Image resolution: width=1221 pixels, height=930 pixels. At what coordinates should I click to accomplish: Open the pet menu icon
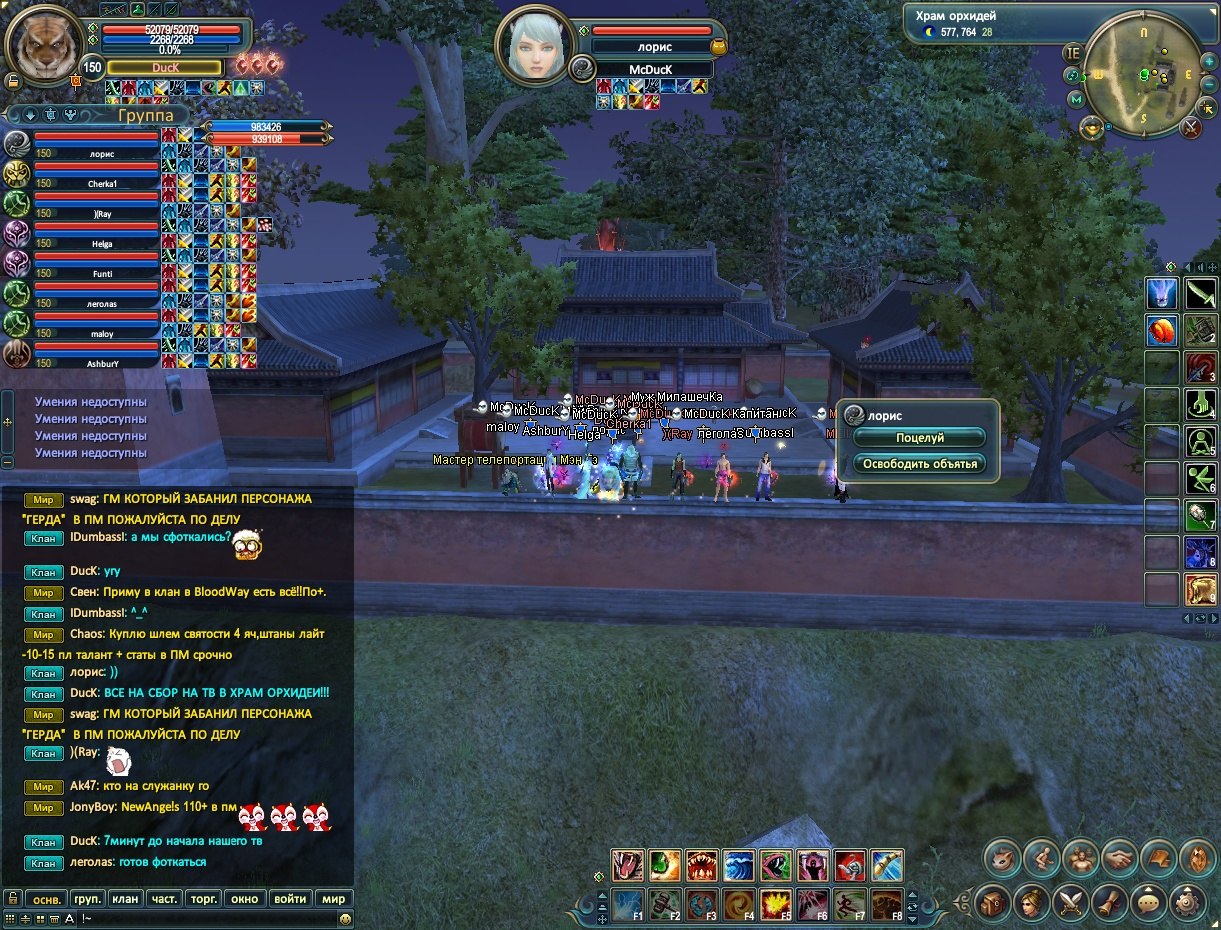1001,858
